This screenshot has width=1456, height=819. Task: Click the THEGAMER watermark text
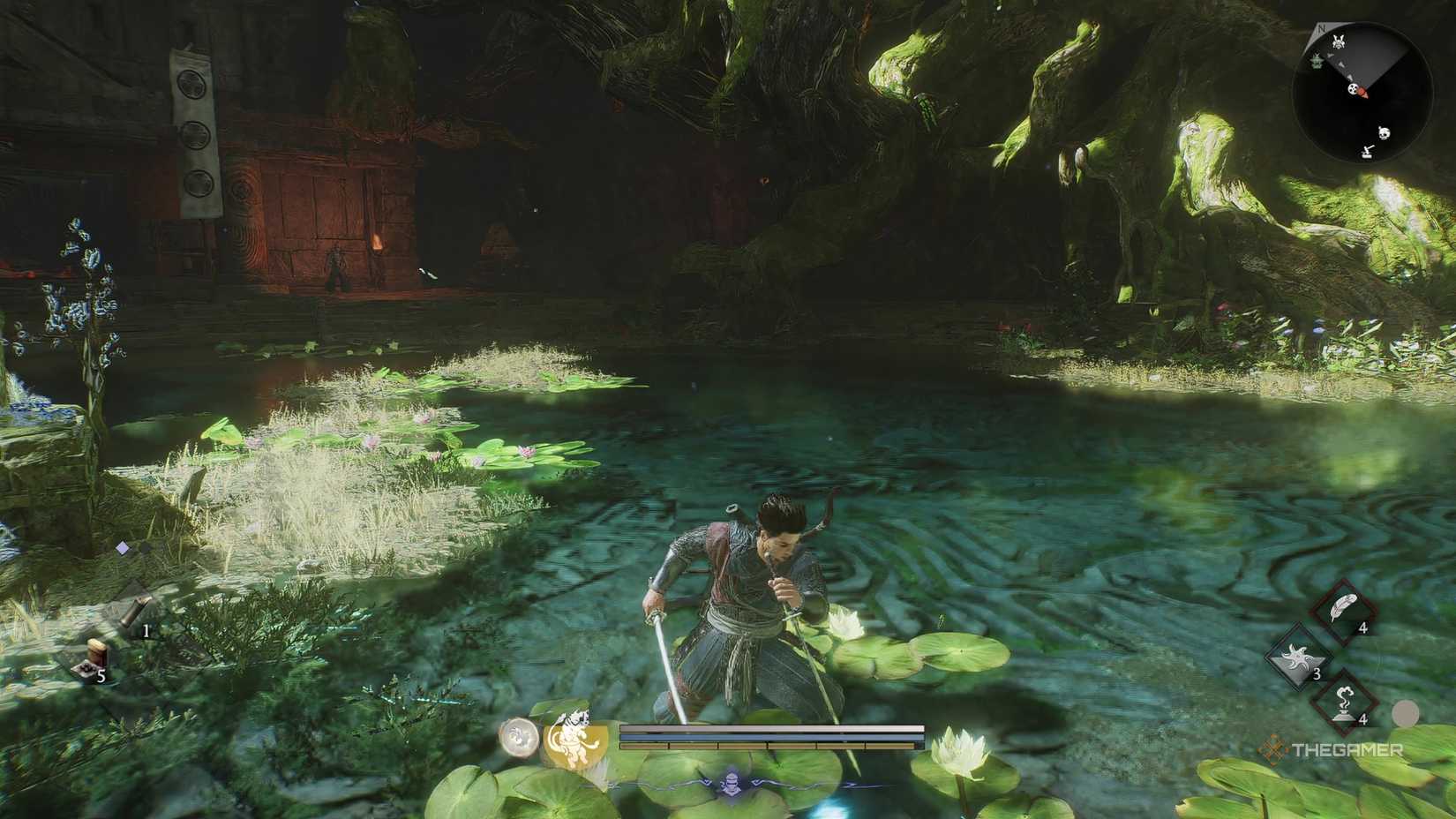(1346, 748)
